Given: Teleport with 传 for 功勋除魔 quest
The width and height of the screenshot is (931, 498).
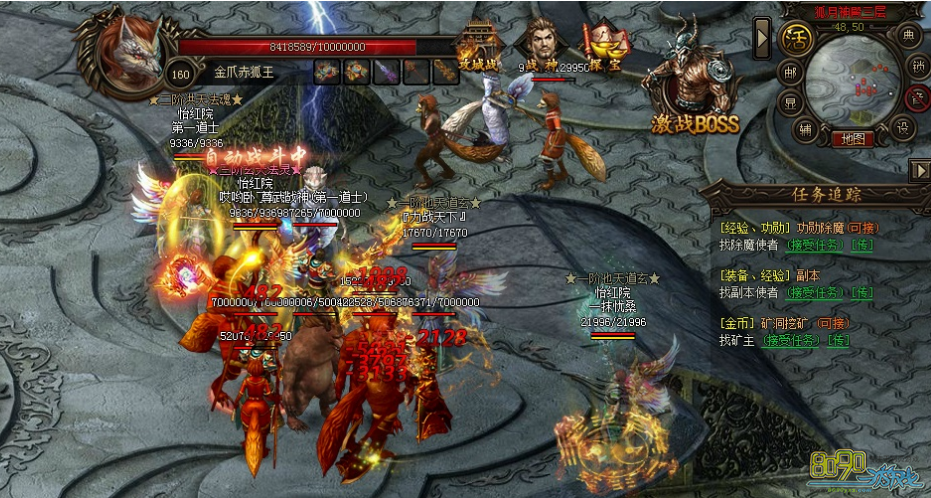Looking at the screenshot, I should tap(862, 243).
